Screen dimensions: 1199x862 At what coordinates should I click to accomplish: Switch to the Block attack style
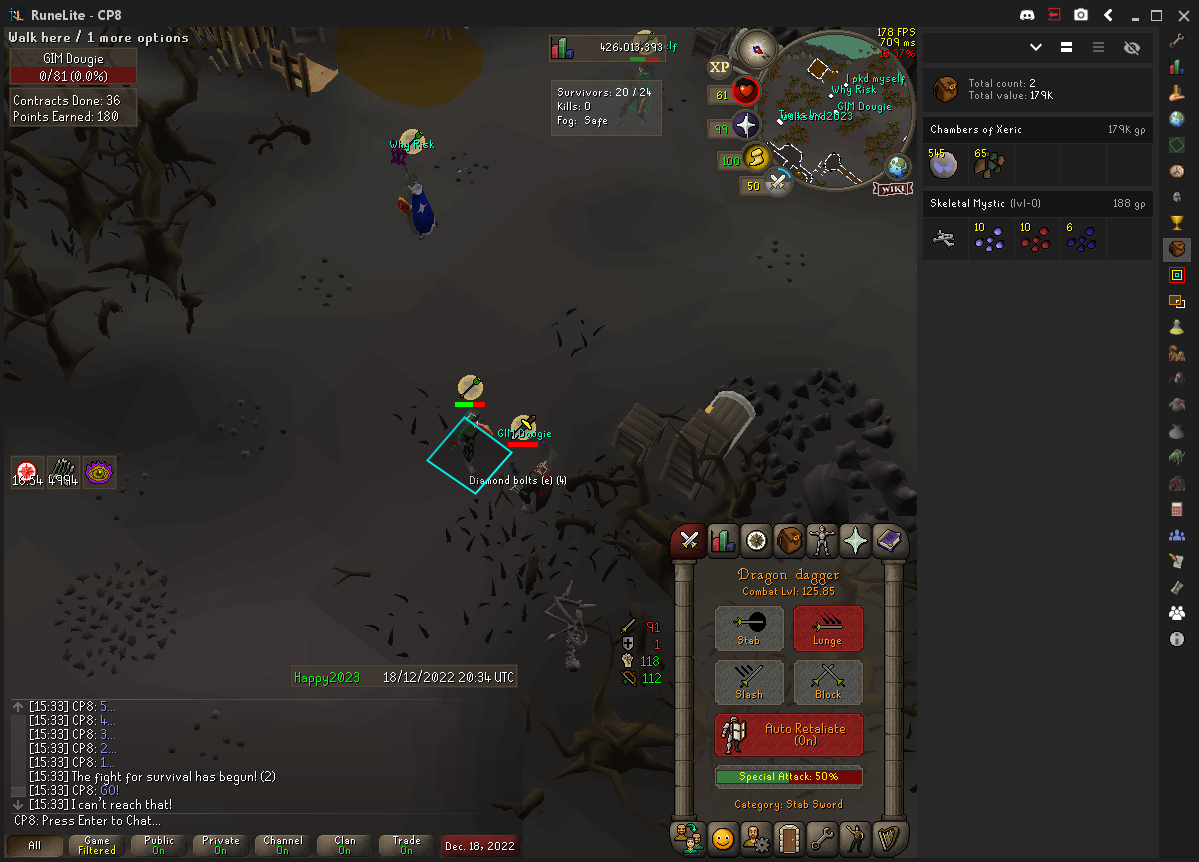tap(827, 682)
